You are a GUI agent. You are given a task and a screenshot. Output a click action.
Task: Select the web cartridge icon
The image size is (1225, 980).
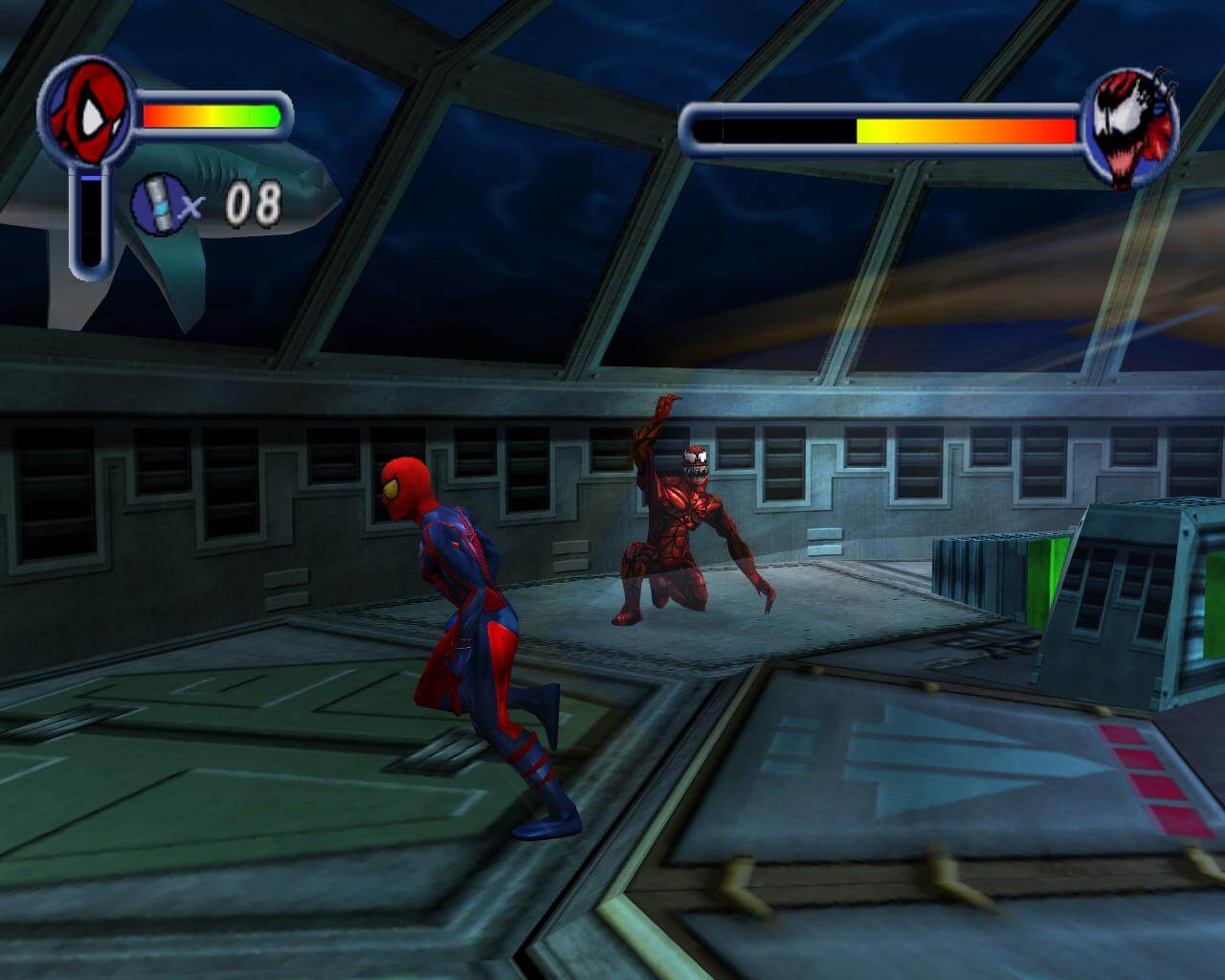158,203
